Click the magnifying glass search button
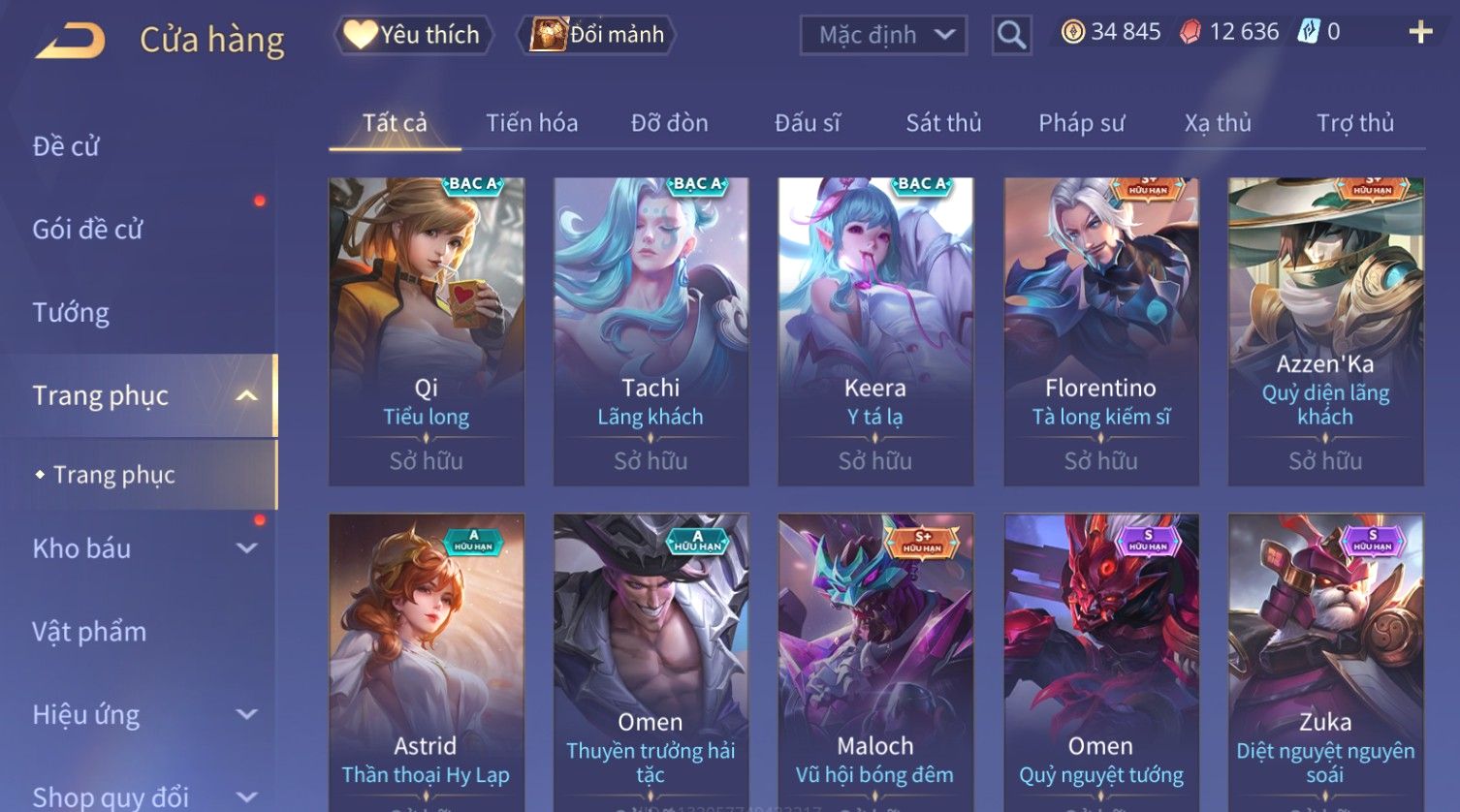Image resolution: width=1460 pixels, height=812 pixels. tap(1011, 35)
